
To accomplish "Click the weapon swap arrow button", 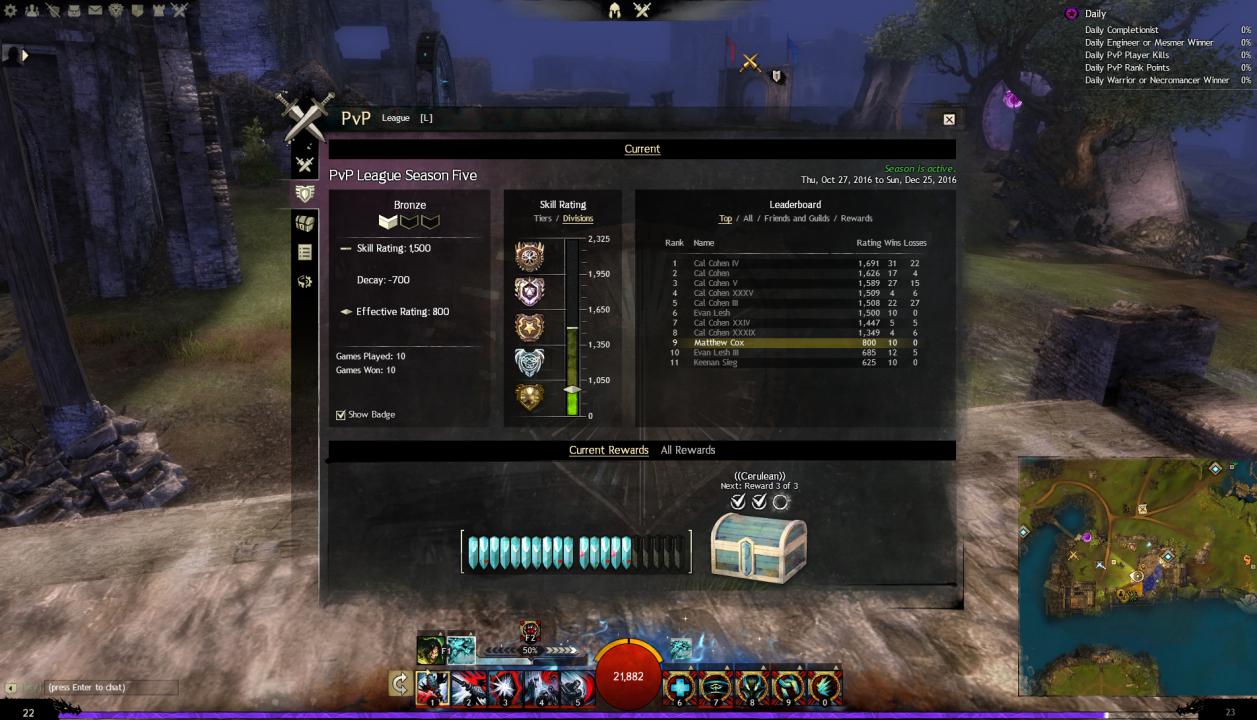I will tap(400, 684).
